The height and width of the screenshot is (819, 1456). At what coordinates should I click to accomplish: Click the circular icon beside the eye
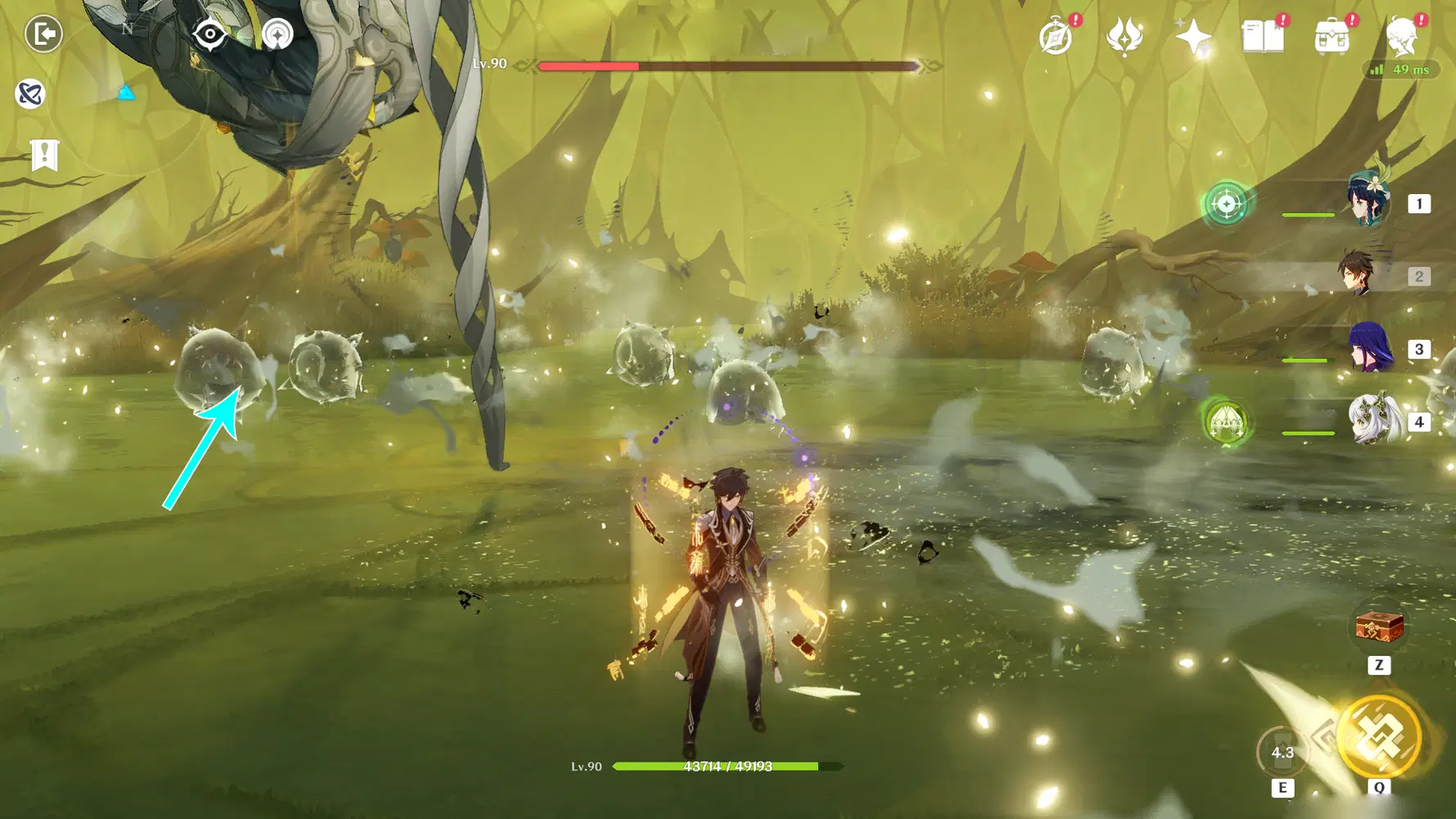(x=278, y=34)
